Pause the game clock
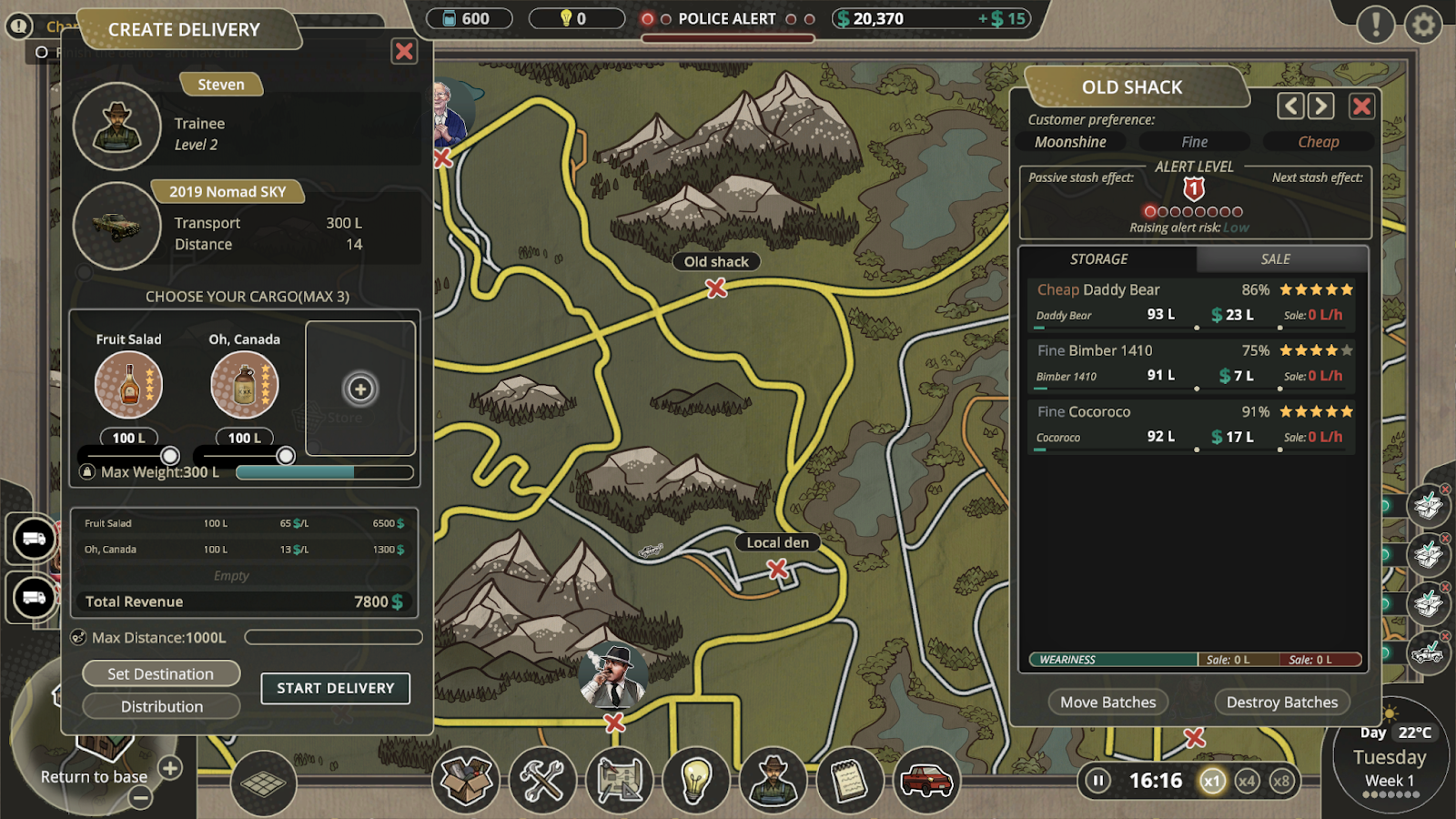This screenshot has height=819, width=1456. (1098, 781)
